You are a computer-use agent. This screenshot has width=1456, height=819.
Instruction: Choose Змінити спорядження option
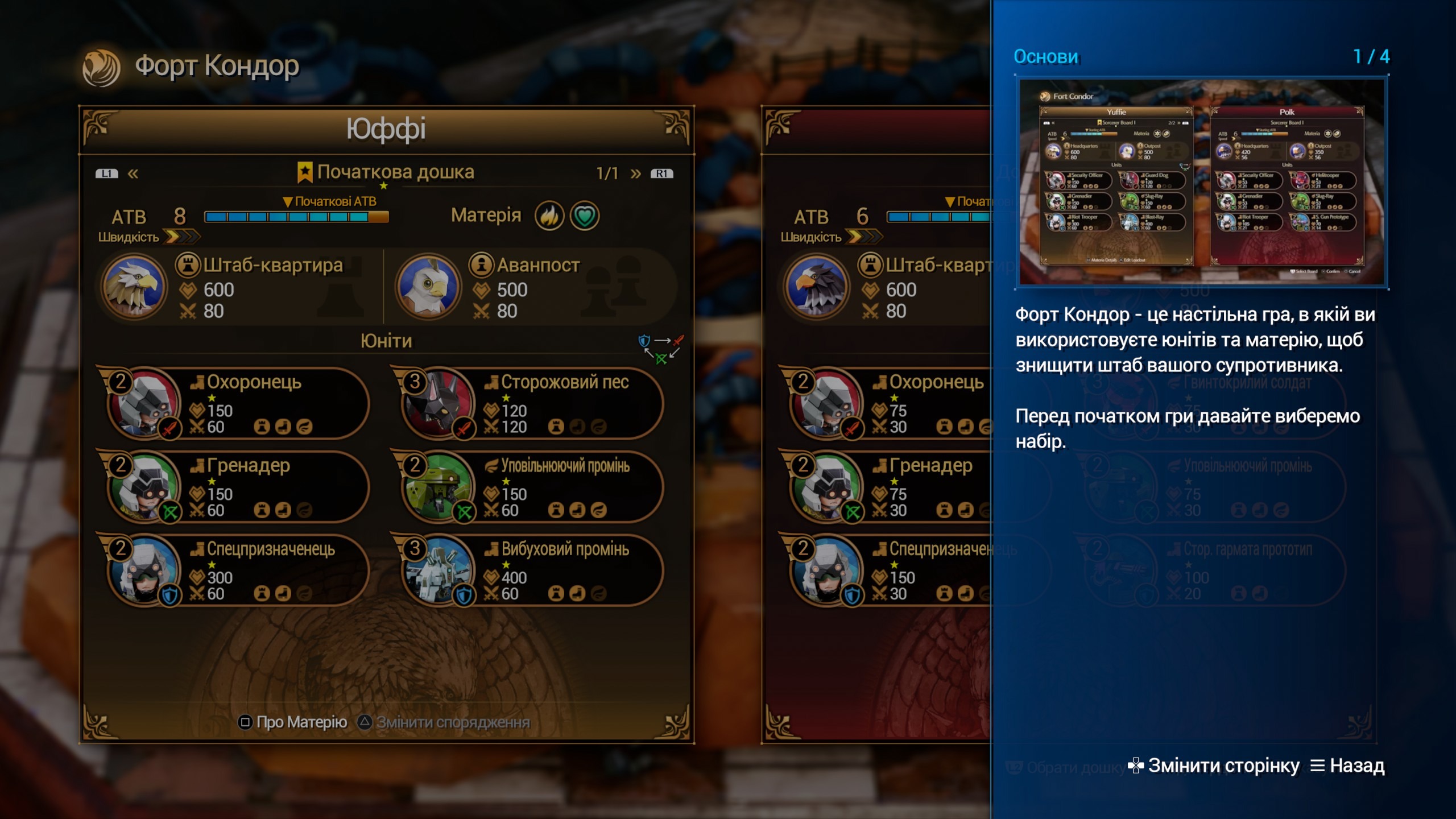coord(444,722)
